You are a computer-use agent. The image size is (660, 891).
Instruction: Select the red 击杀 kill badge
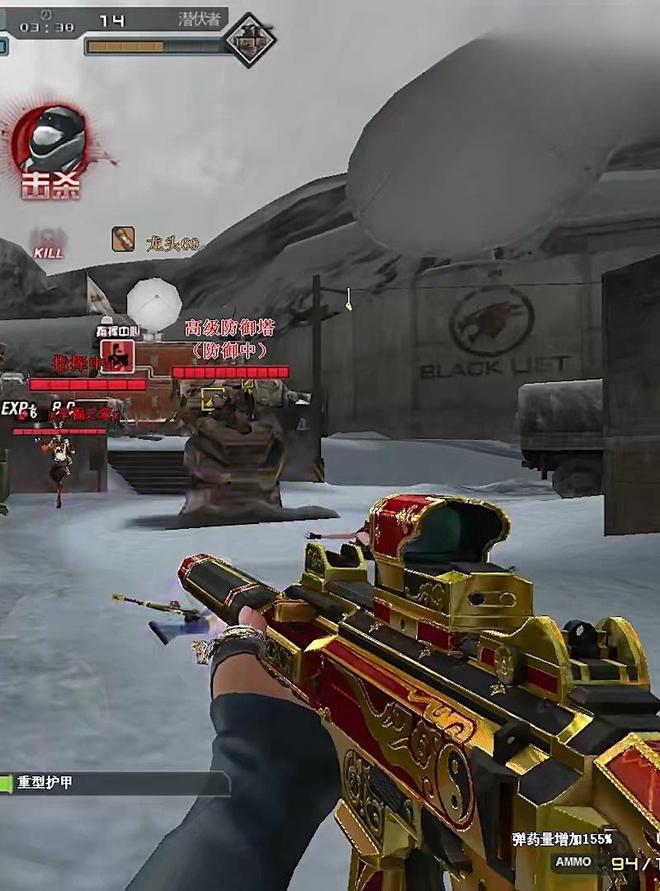tap(51, 153)
